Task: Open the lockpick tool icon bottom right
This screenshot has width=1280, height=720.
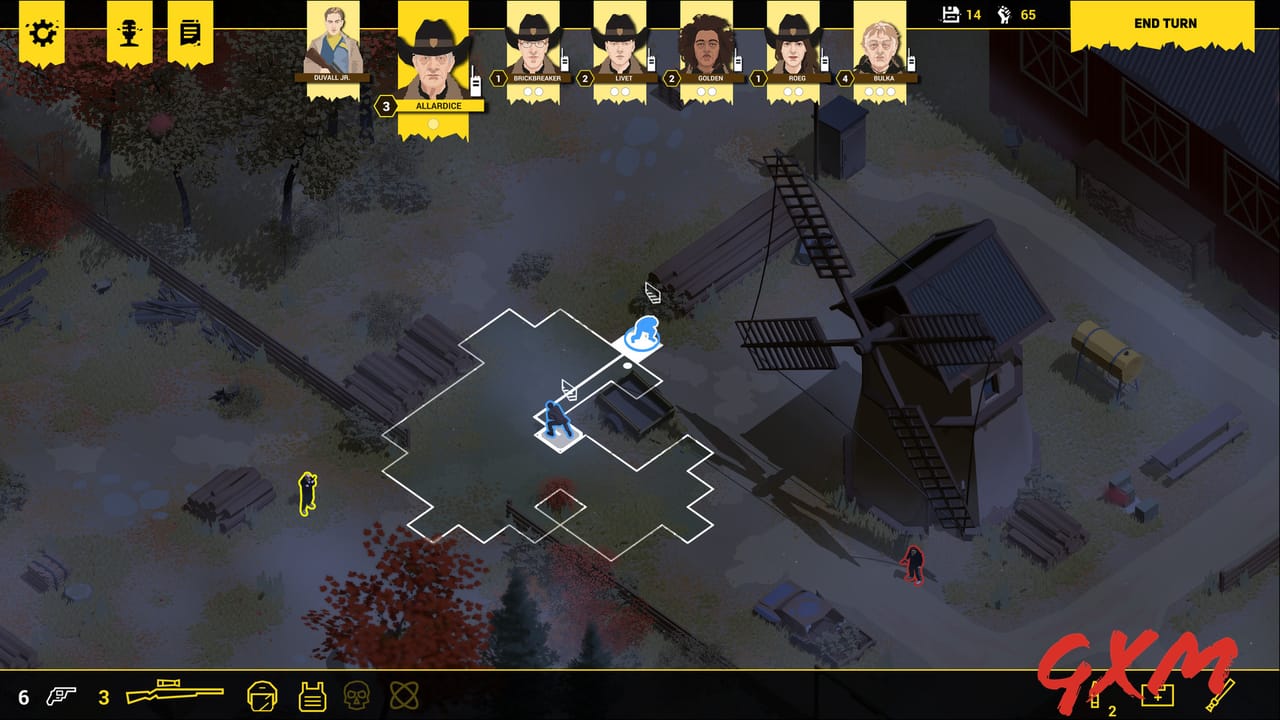Action: coord(1222,694)
